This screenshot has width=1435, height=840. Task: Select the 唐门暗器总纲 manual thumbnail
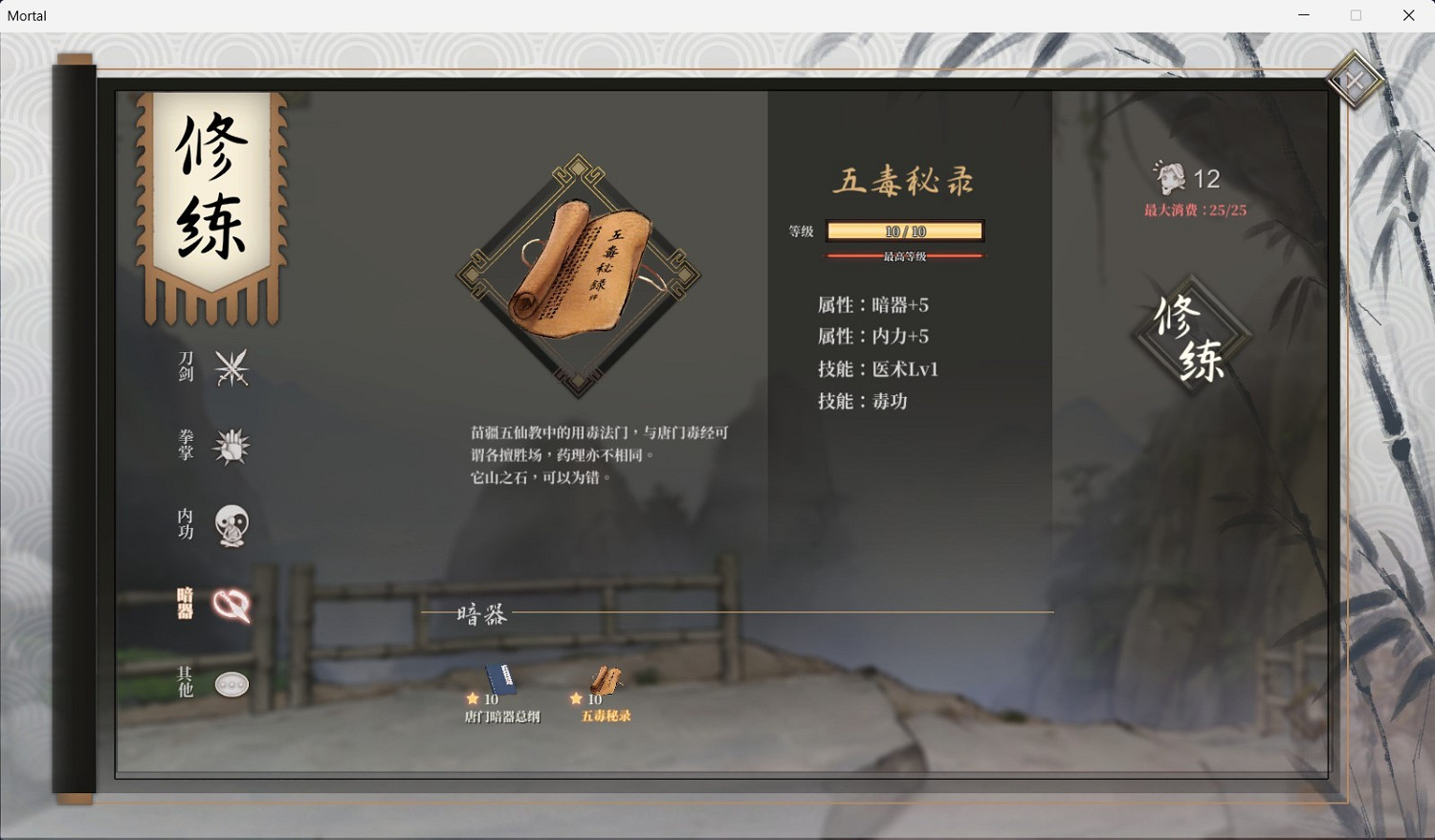point(501,679)
